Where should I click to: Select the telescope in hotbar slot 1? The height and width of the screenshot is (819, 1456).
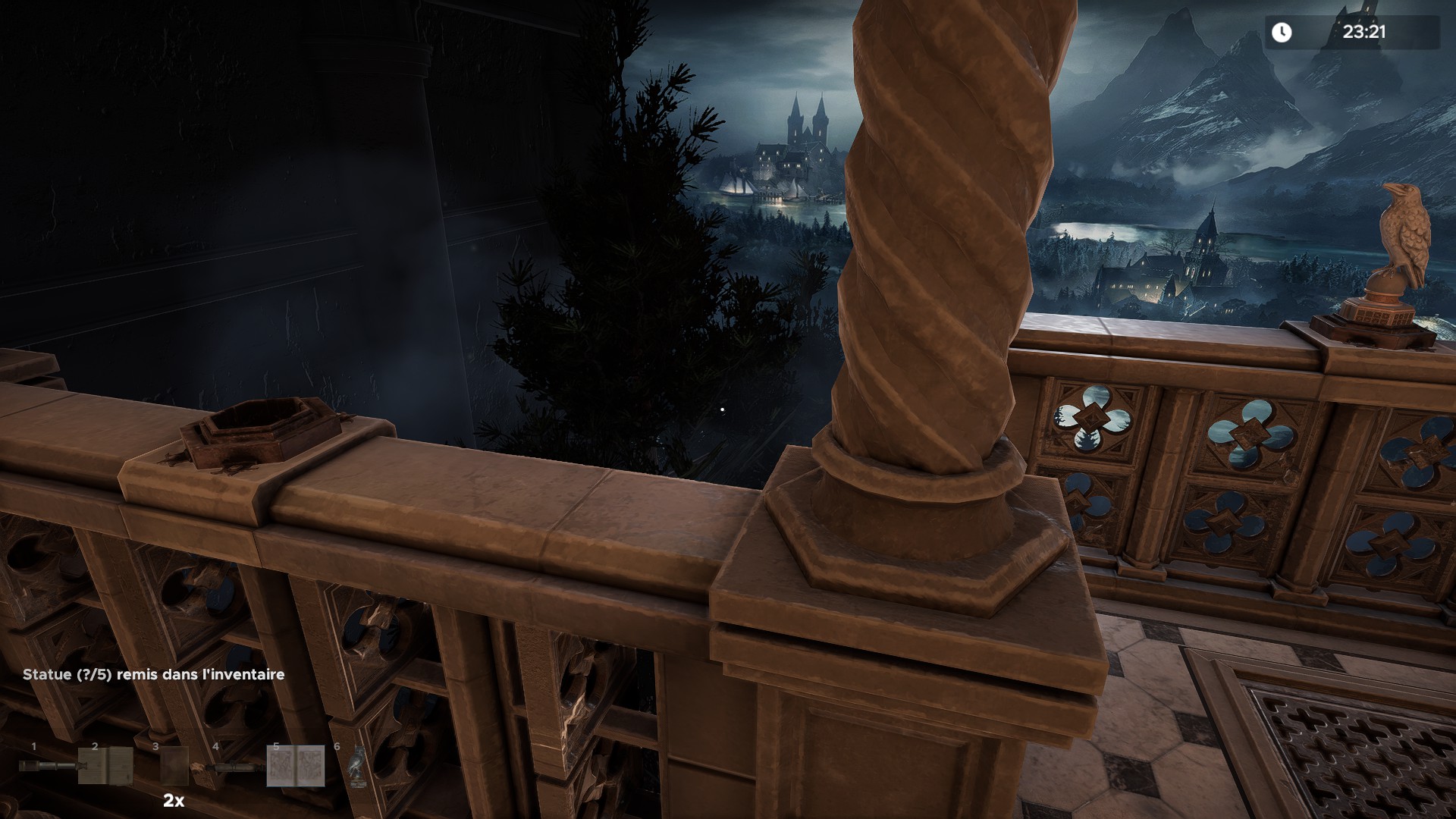(45, 767)
